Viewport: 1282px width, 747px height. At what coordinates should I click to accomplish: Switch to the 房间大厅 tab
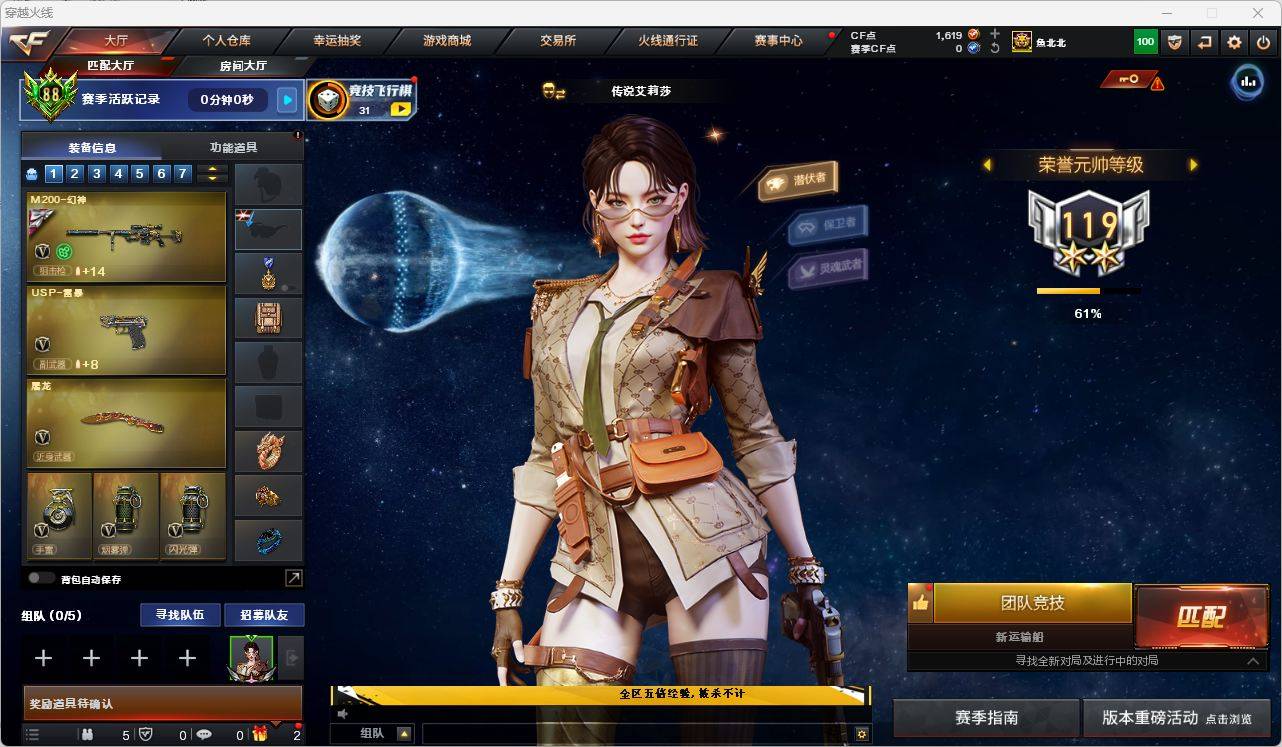point(243,66)
